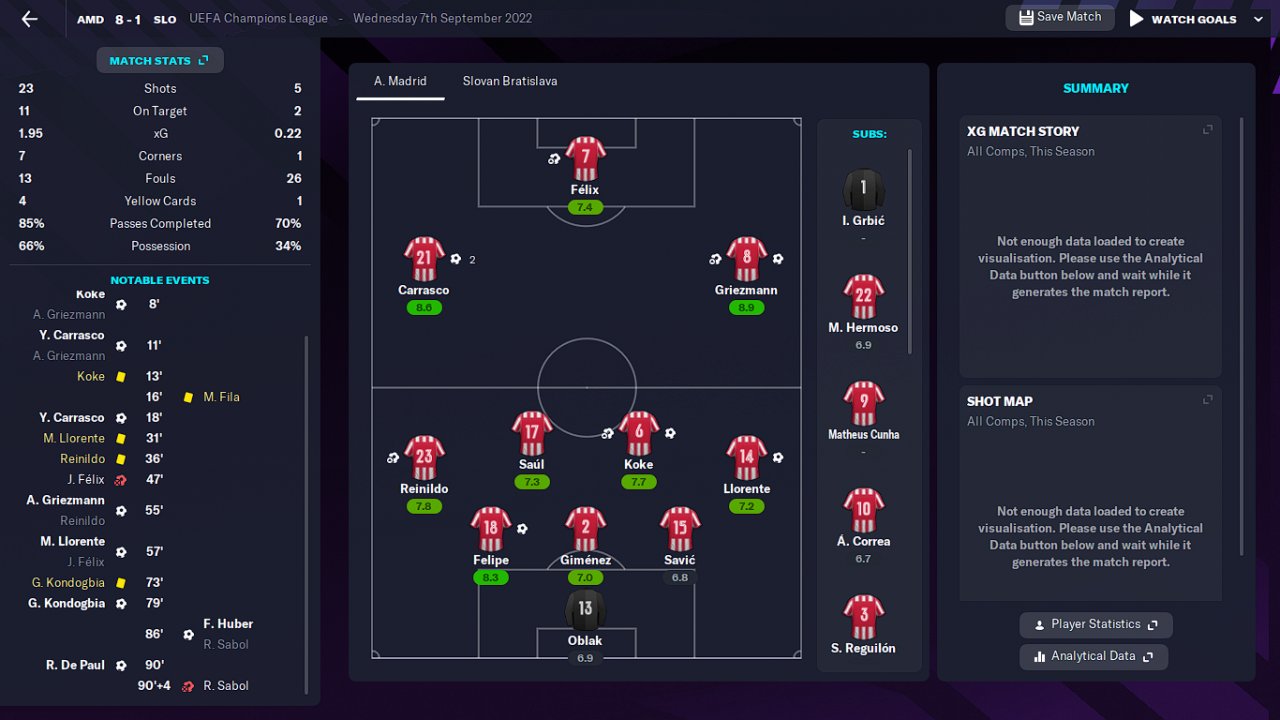The height and width of the screenshot is (720, 1280).
Task: Open Player Statistics
Action: point(1095,625)
